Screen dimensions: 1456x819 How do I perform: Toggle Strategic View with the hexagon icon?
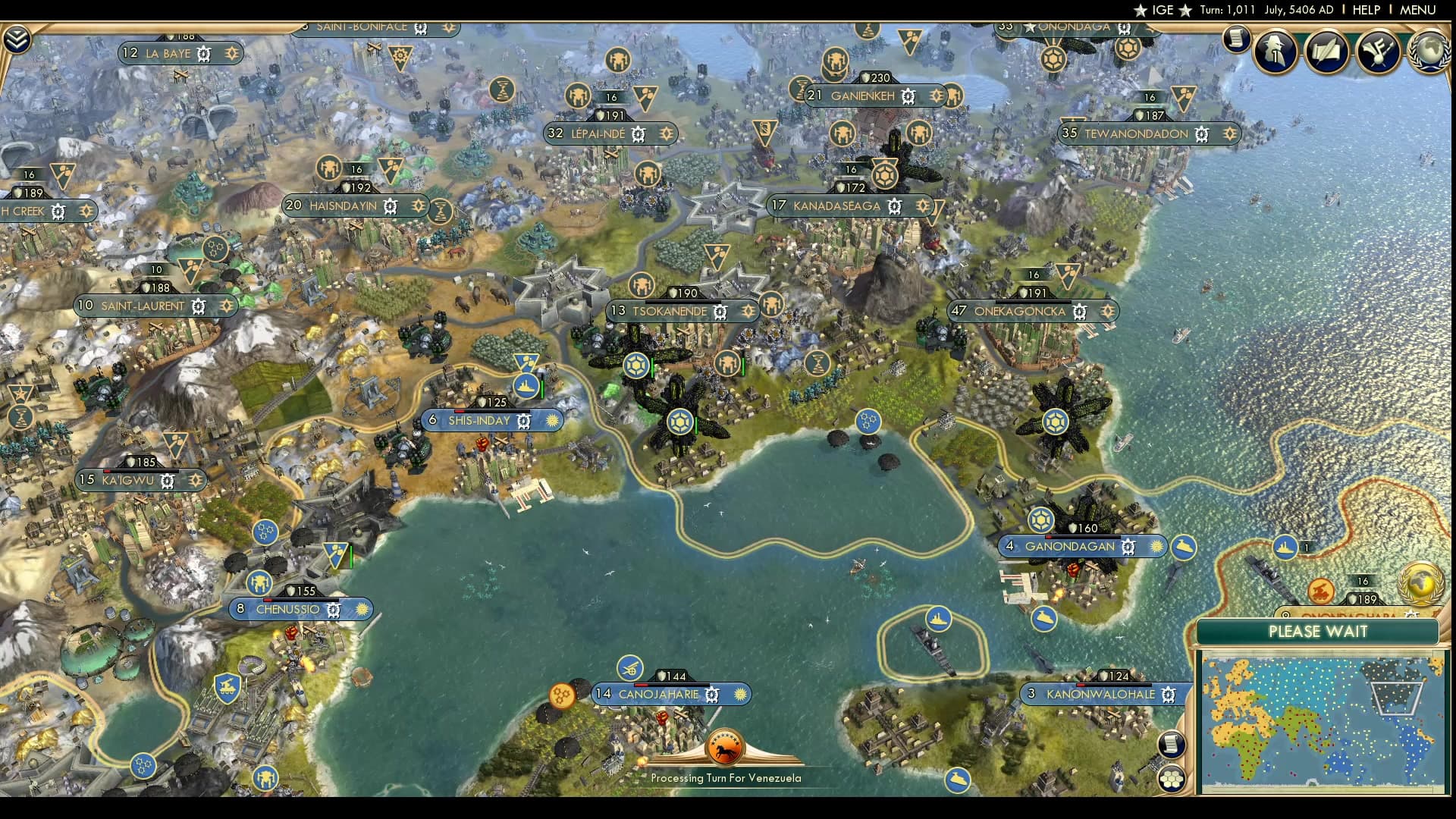click(x=1172, y=778)
